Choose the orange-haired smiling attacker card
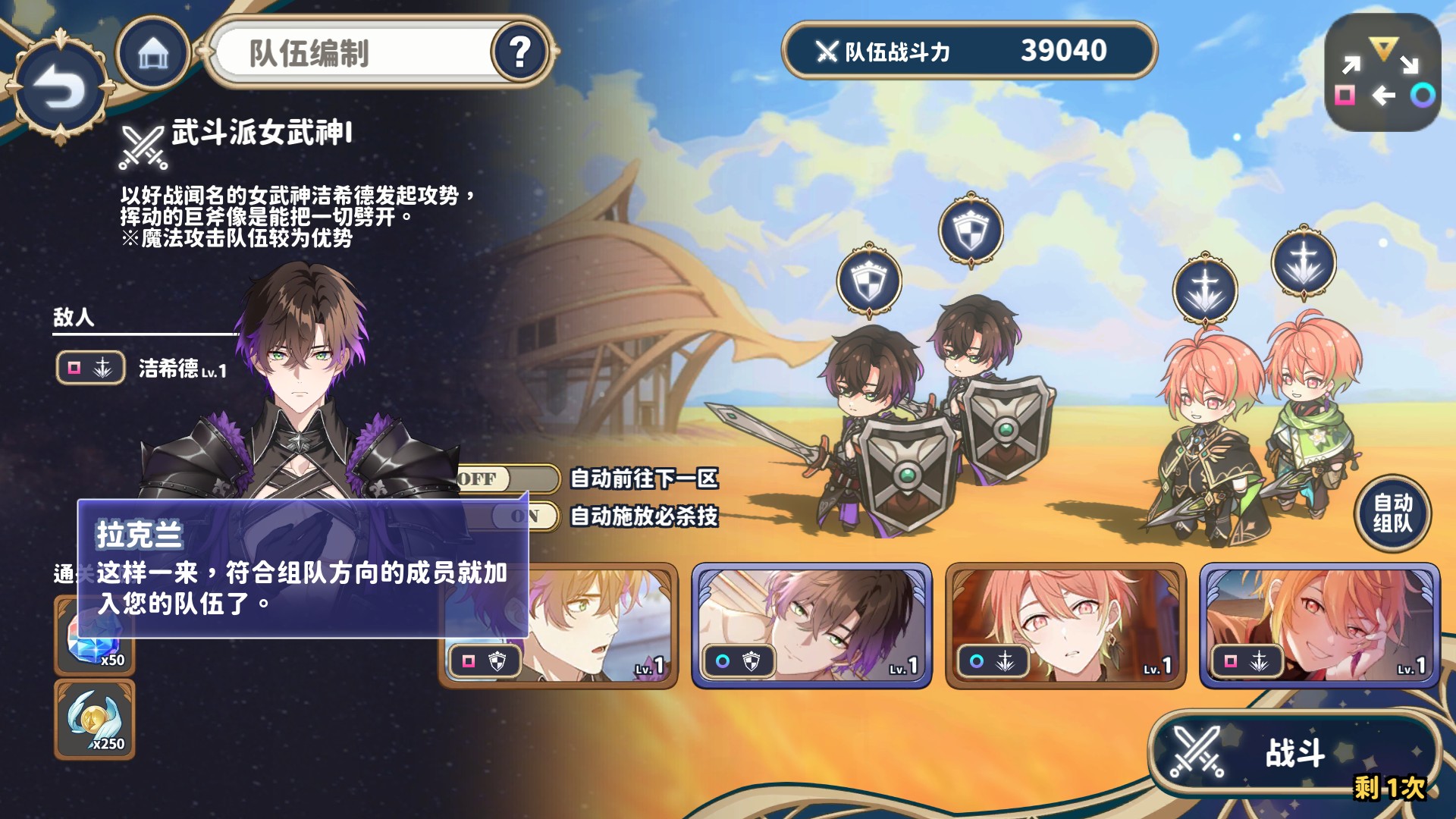The image size is (1456, 819). (x=1319, y=626)
